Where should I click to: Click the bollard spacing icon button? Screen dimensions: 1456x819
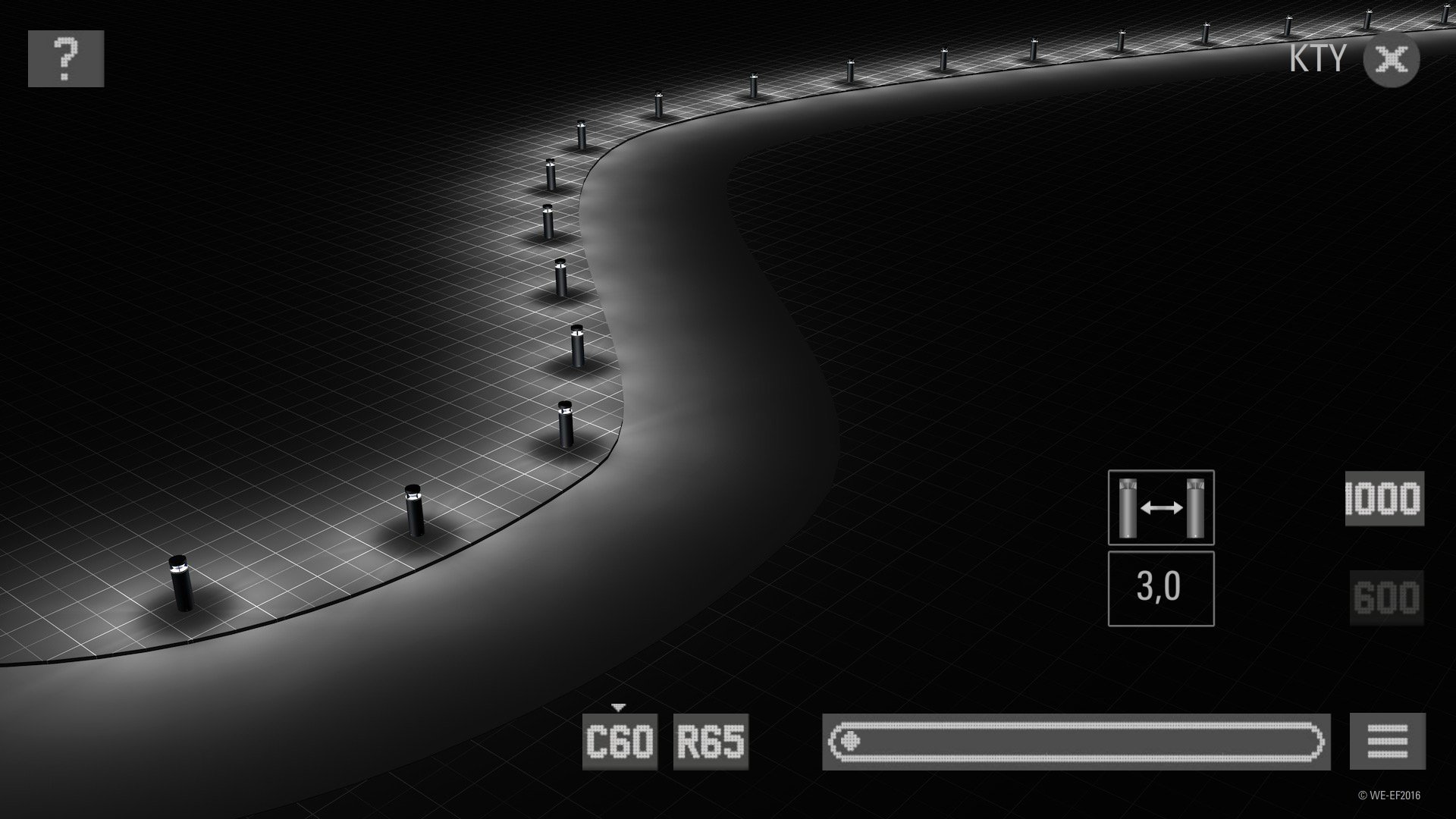[1160, 507]
